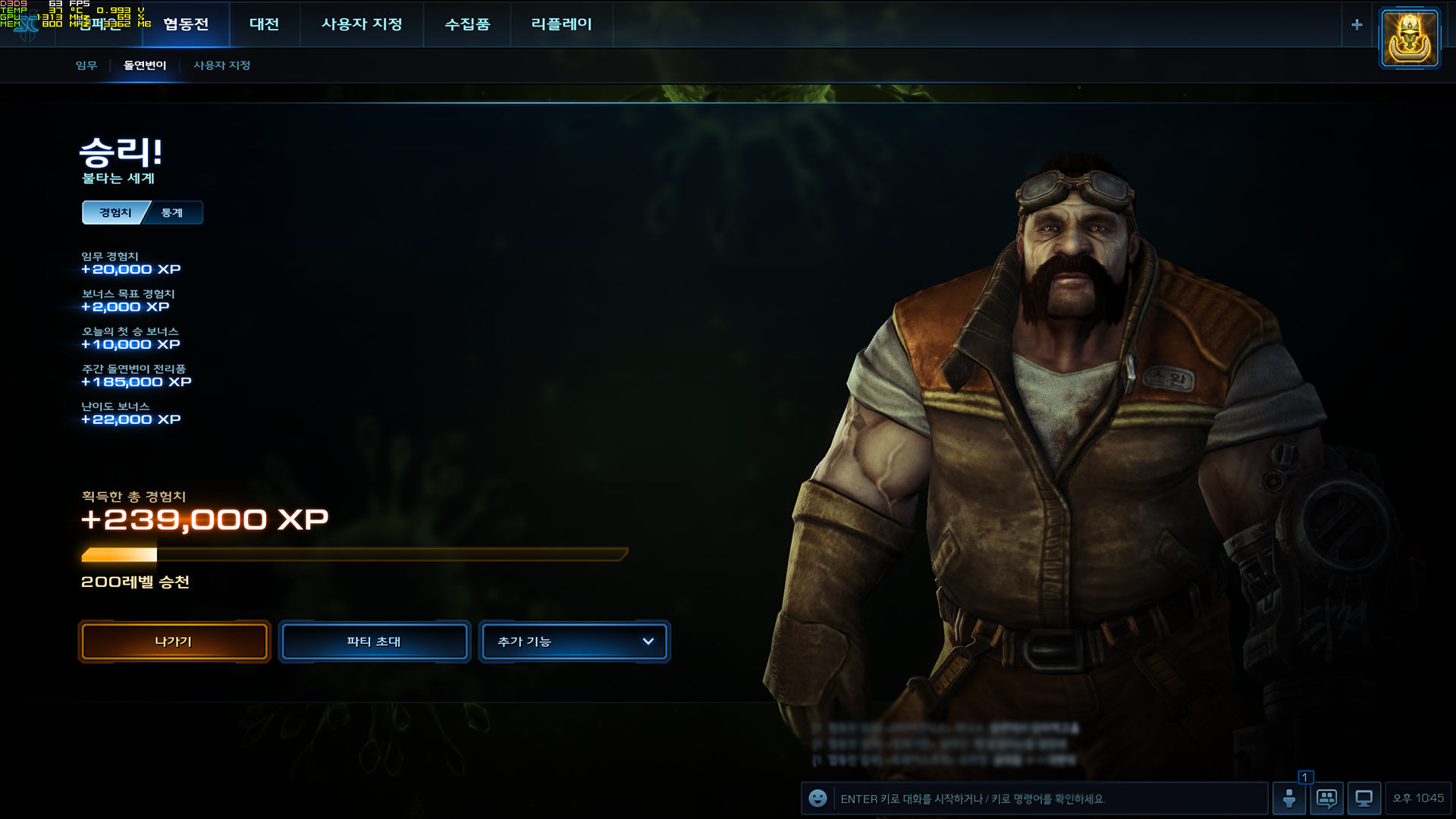Select the 경험치 experience tab
Image resolution: width=1456 pixels, height=819 pixels.
(115, 213)
